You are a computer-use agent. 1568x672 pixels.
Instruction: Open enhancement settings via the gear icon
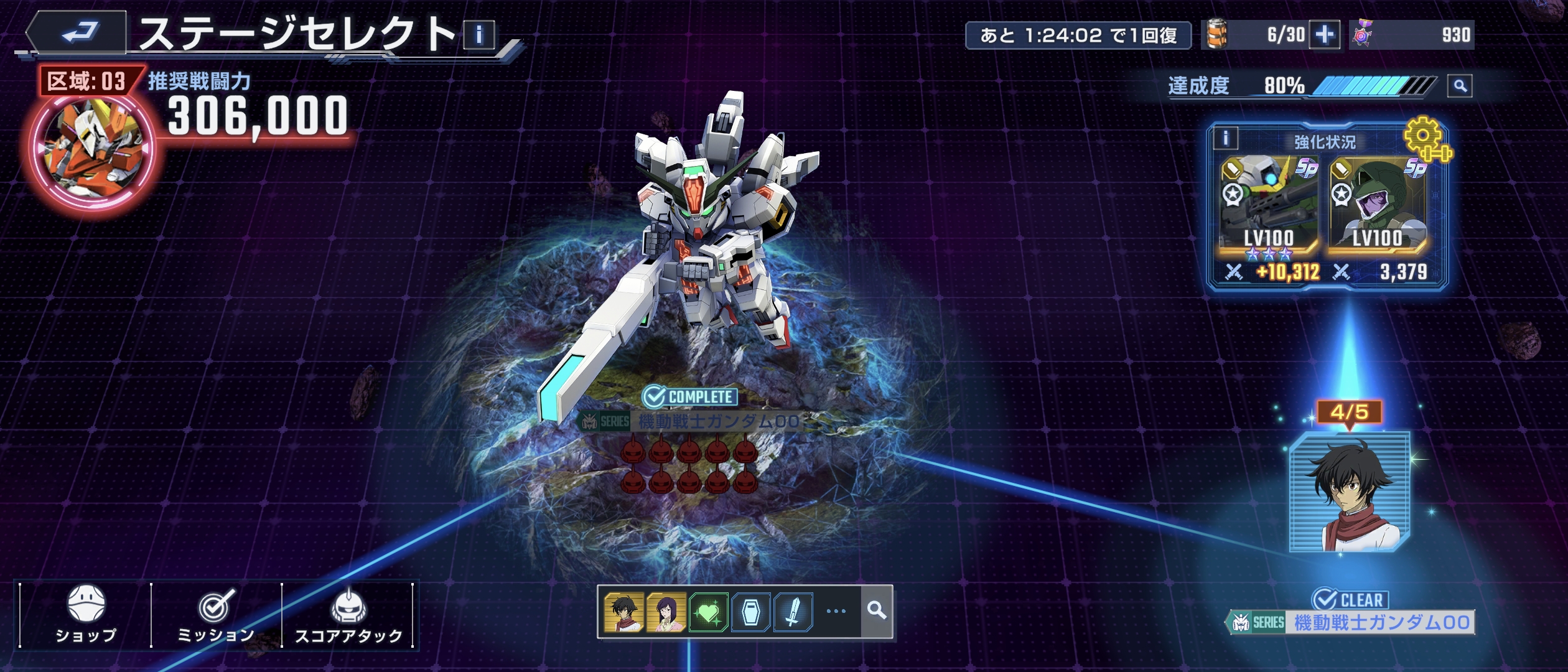pos(1426,139)
